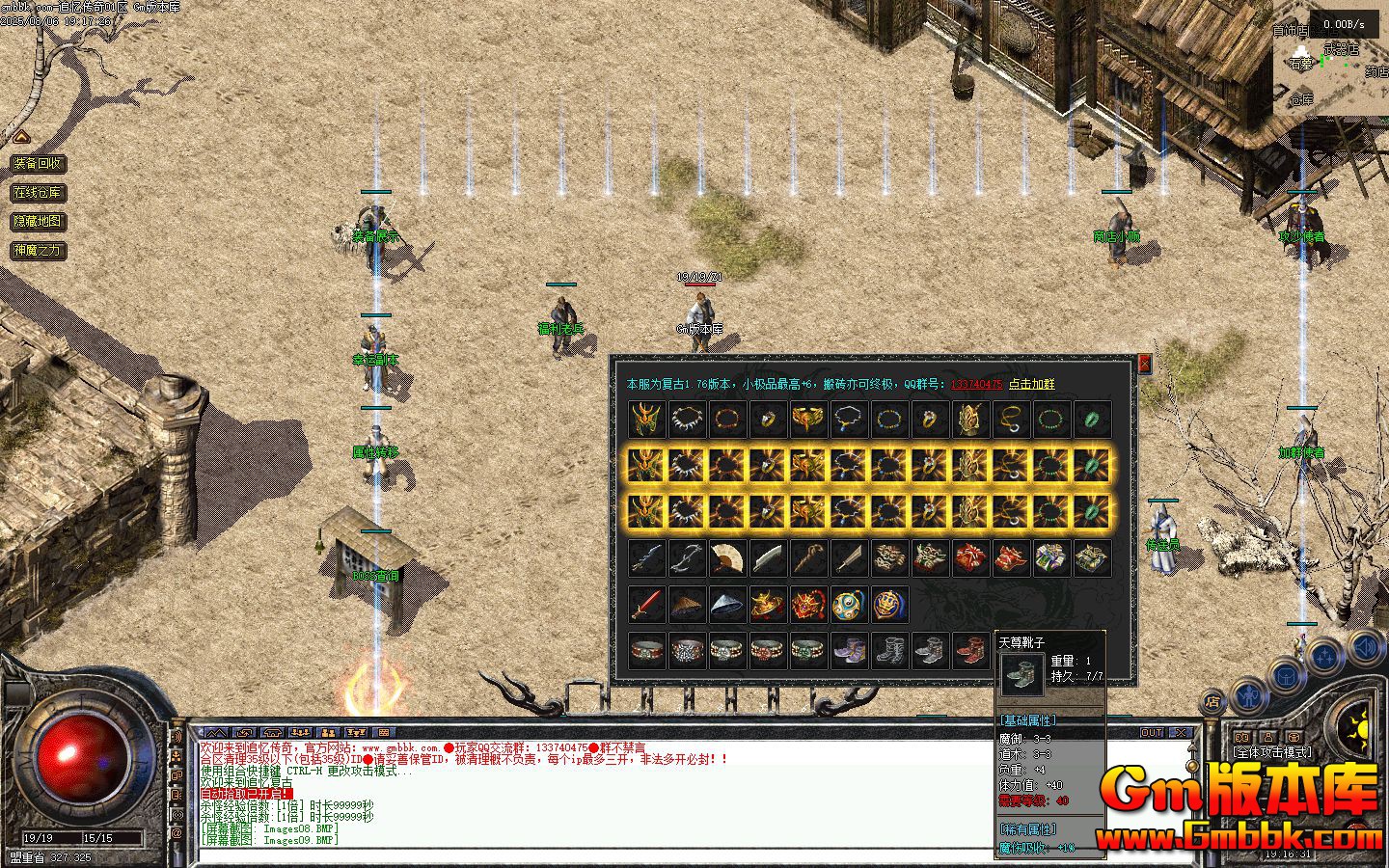
Task: Choose the straw bamboo hat item
Action: (x=686, y=605)
